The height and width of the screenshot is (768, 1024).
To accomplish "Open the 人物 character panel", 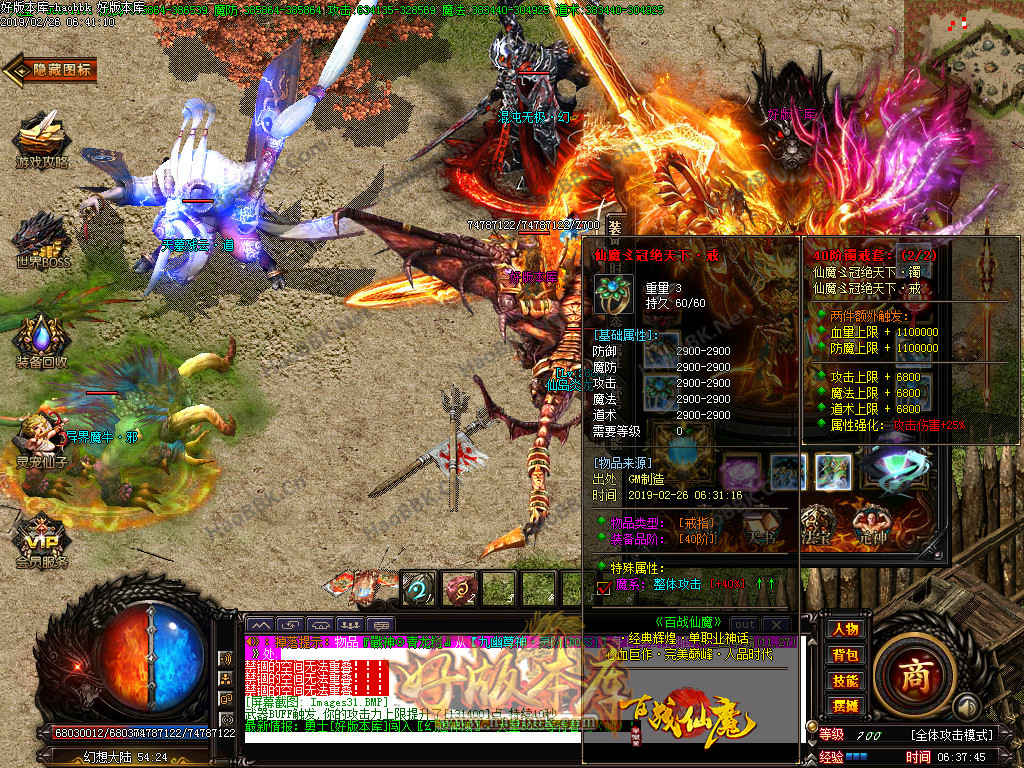I will (x=845, y=629).
